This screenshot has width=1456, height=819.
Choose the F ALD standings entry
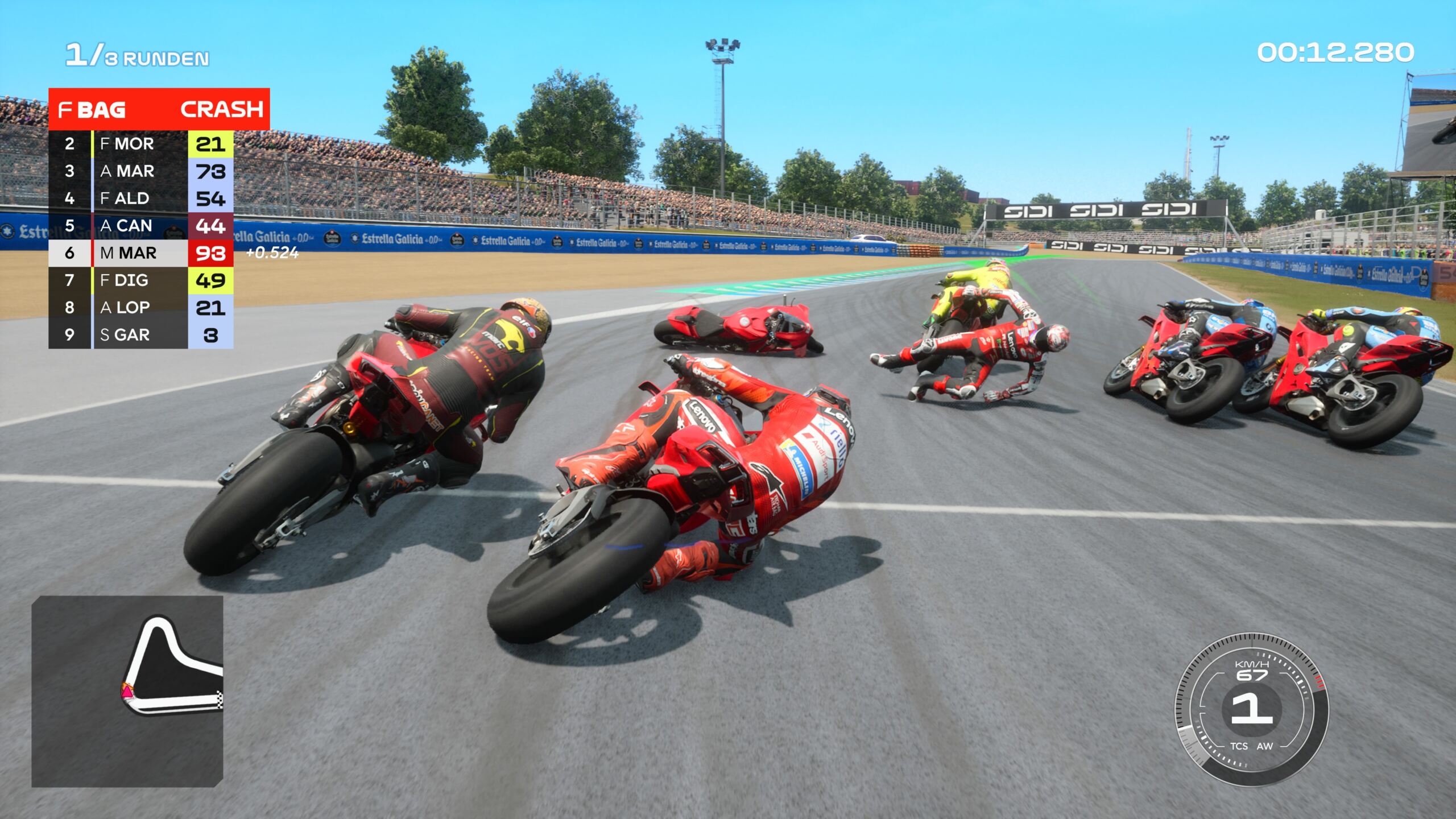coord(140,198)
